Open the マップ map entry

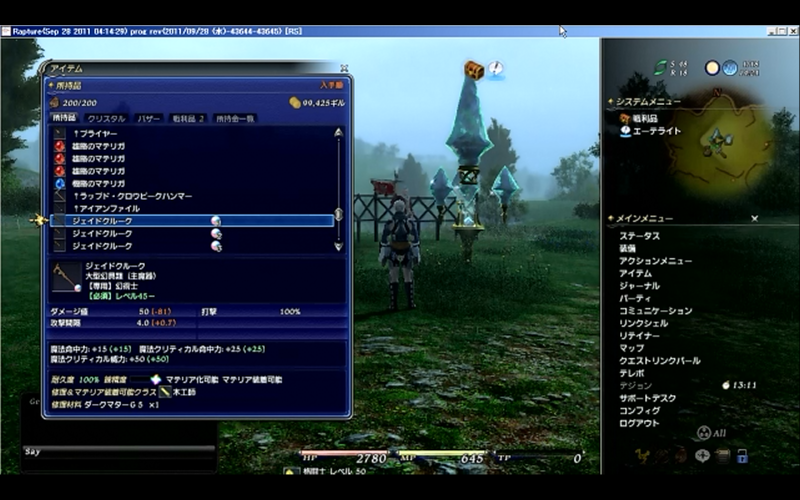coord(630,348)
